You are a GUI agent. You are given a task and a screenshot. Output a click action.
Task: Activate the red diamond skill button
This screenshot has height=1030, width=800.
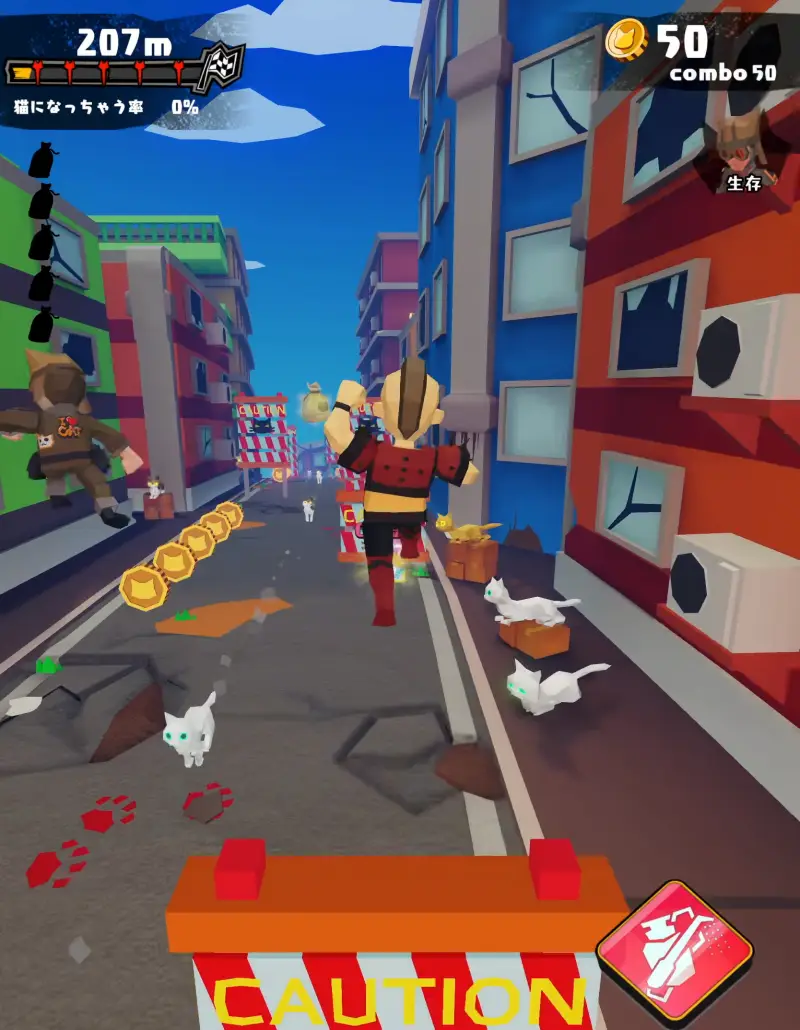674,944
